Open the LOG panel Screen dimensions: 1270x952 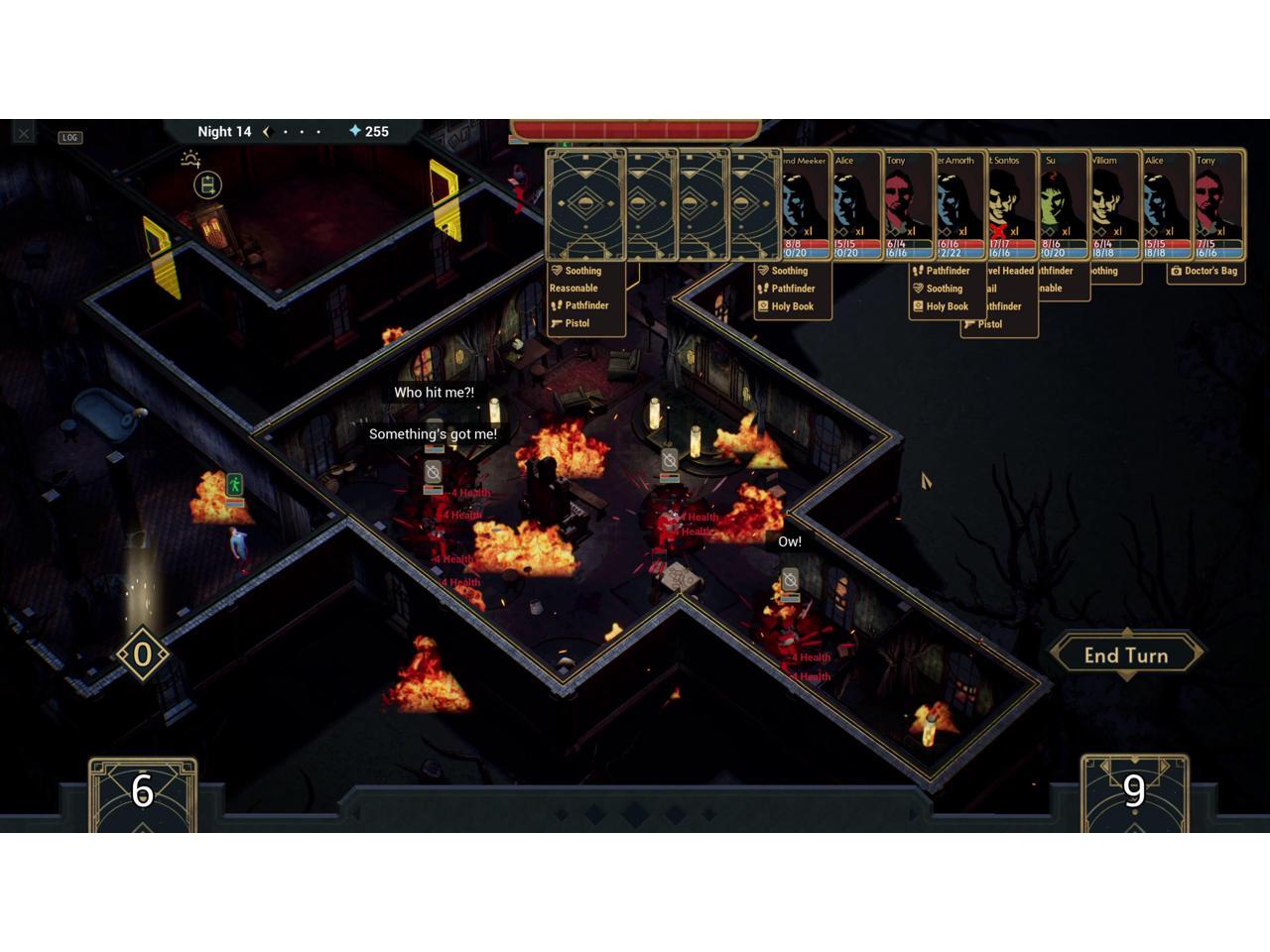click(69, 138)
